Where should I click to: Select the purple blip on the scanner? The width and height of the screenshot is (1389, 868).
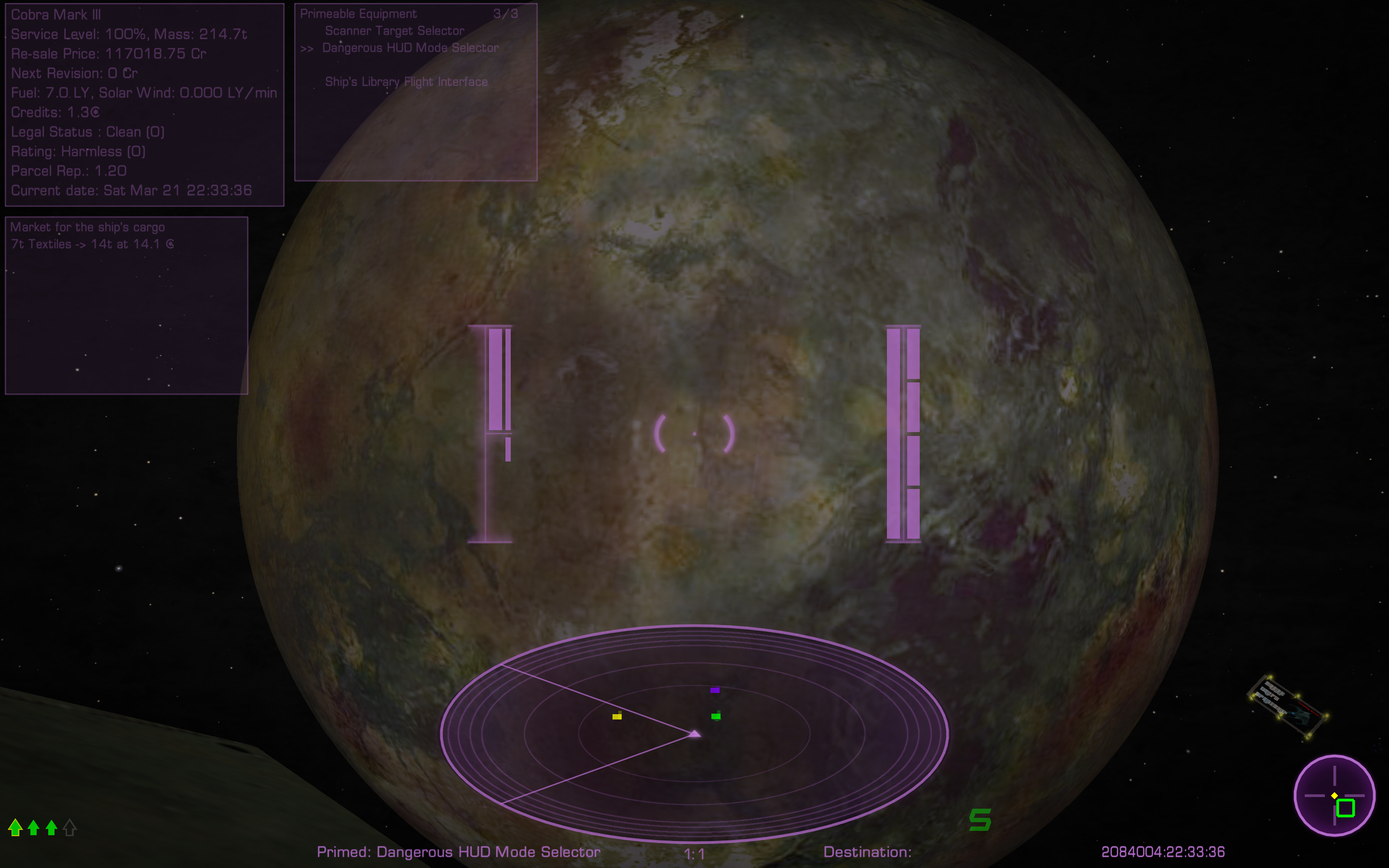point(715,690)
